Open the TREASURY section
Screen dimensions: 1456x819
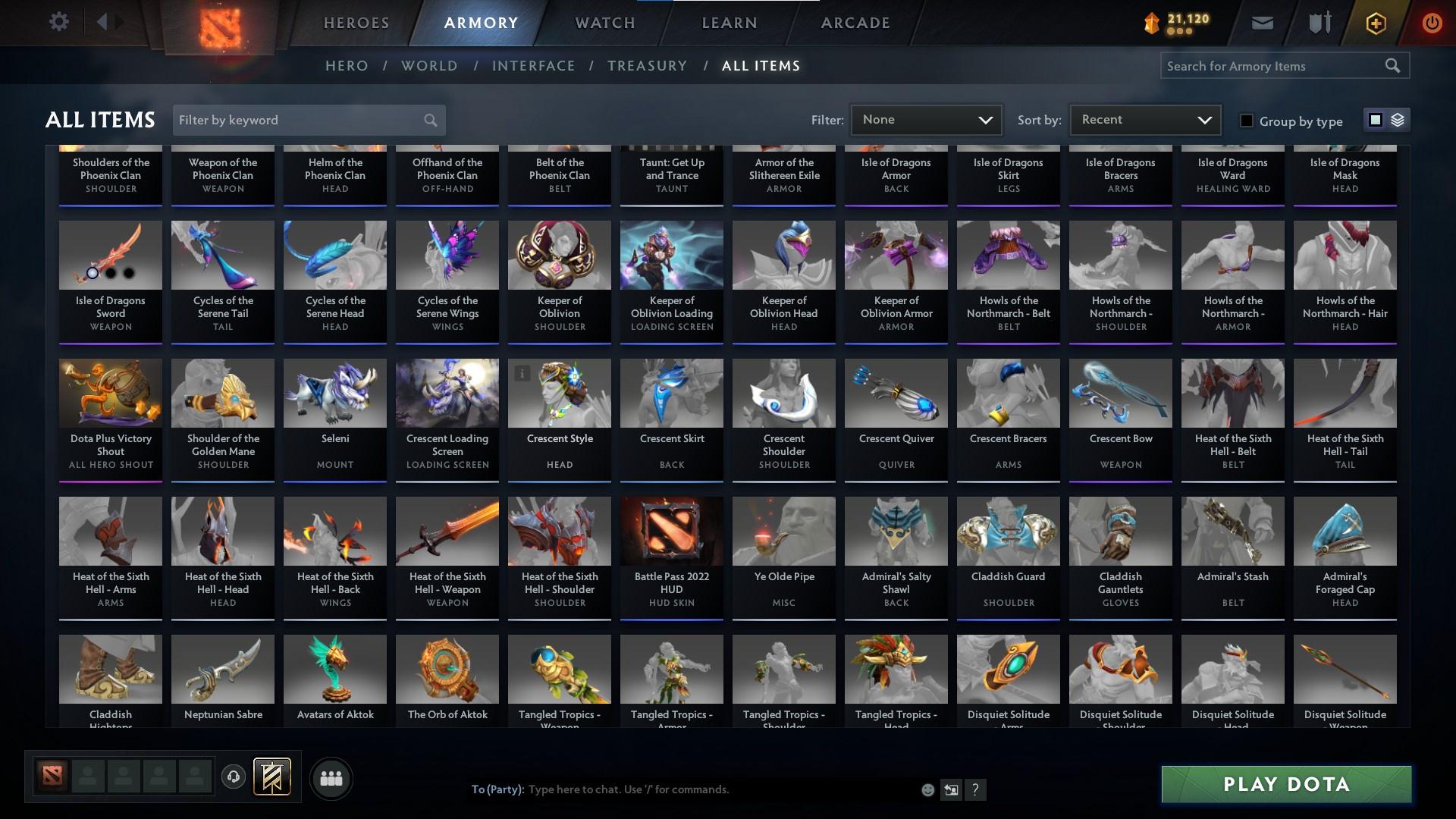647,66
